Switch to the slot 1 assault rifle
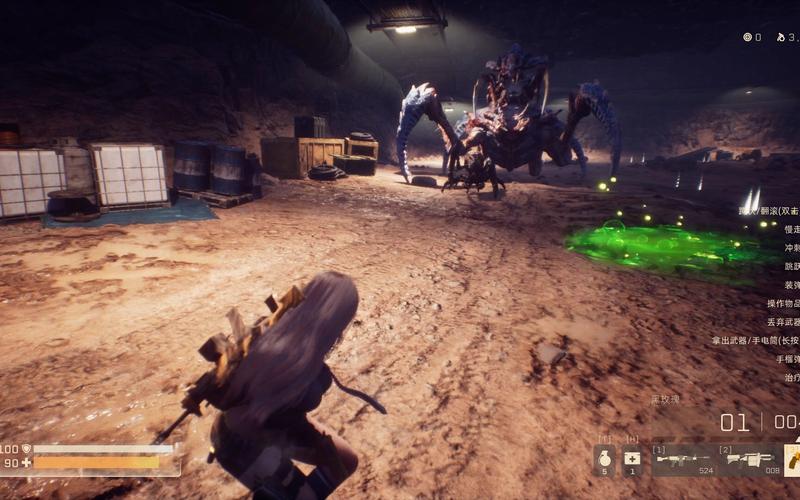This screenshot has height=500, width=800. (x=684, y=460)
